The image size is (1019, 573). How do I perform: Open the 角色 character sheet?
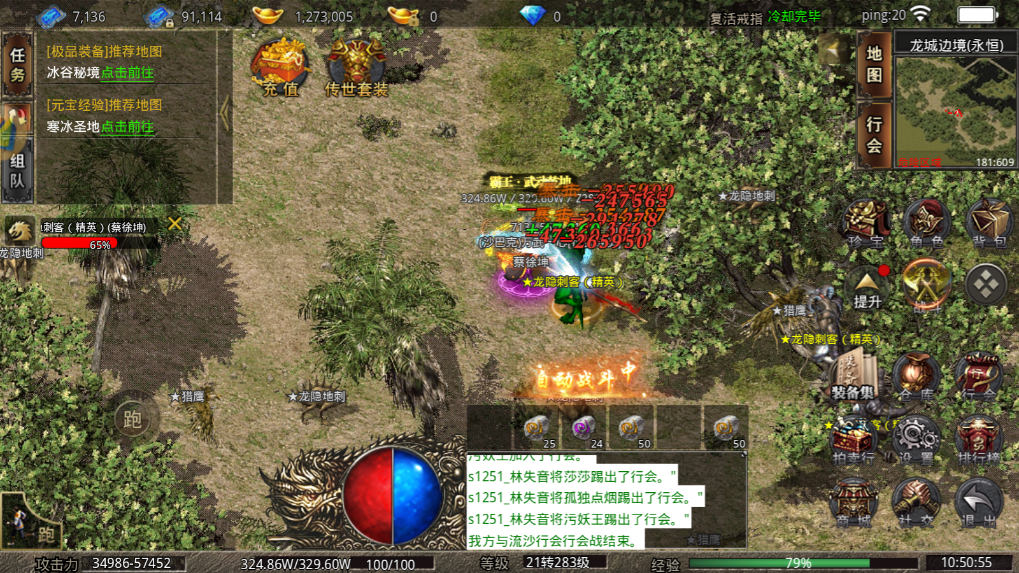(x=926, y=224)
